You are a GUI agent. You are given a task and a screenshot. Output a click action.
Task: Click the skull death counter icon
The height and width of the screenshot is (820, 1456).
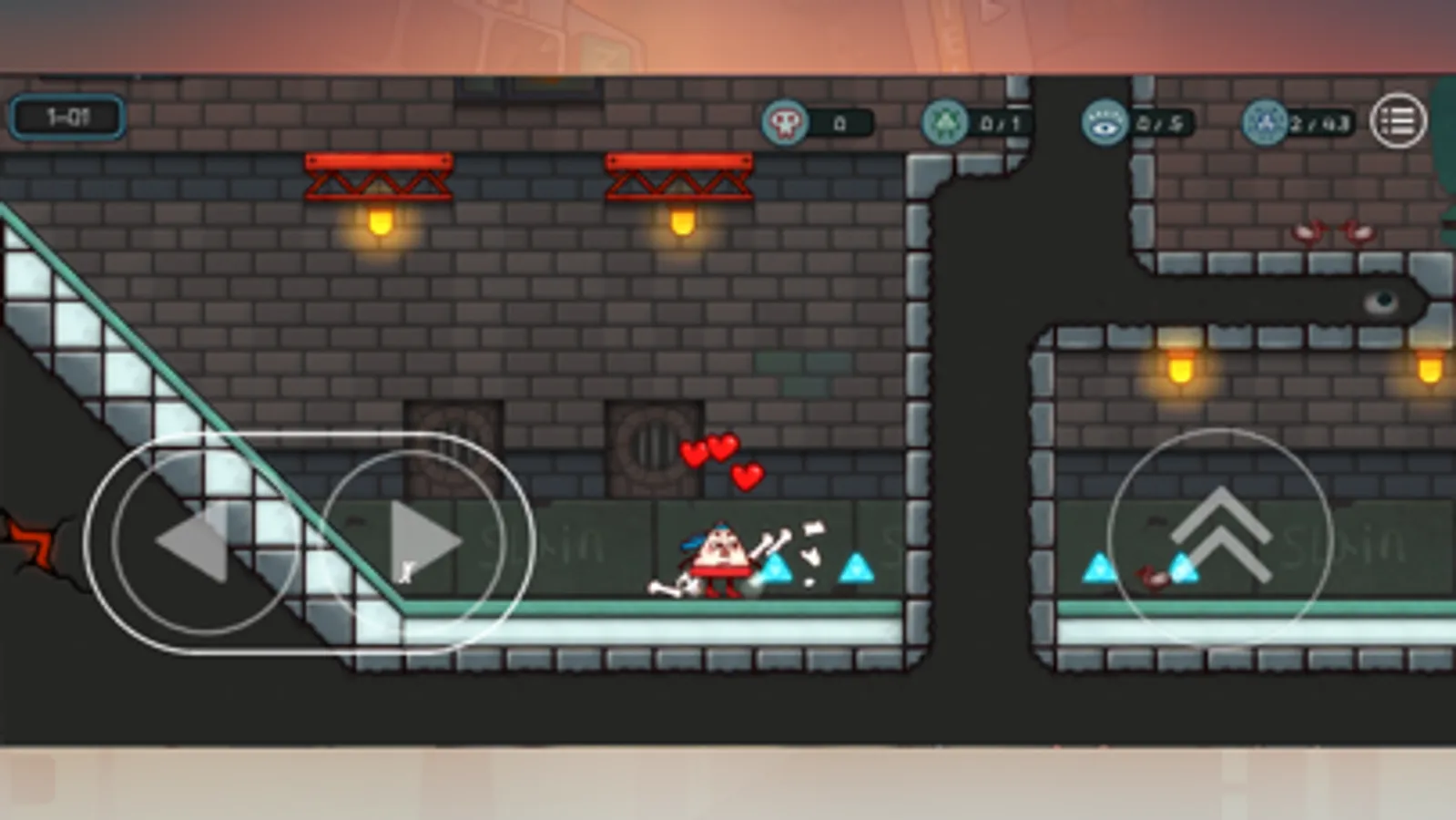(x=786, y=118)
